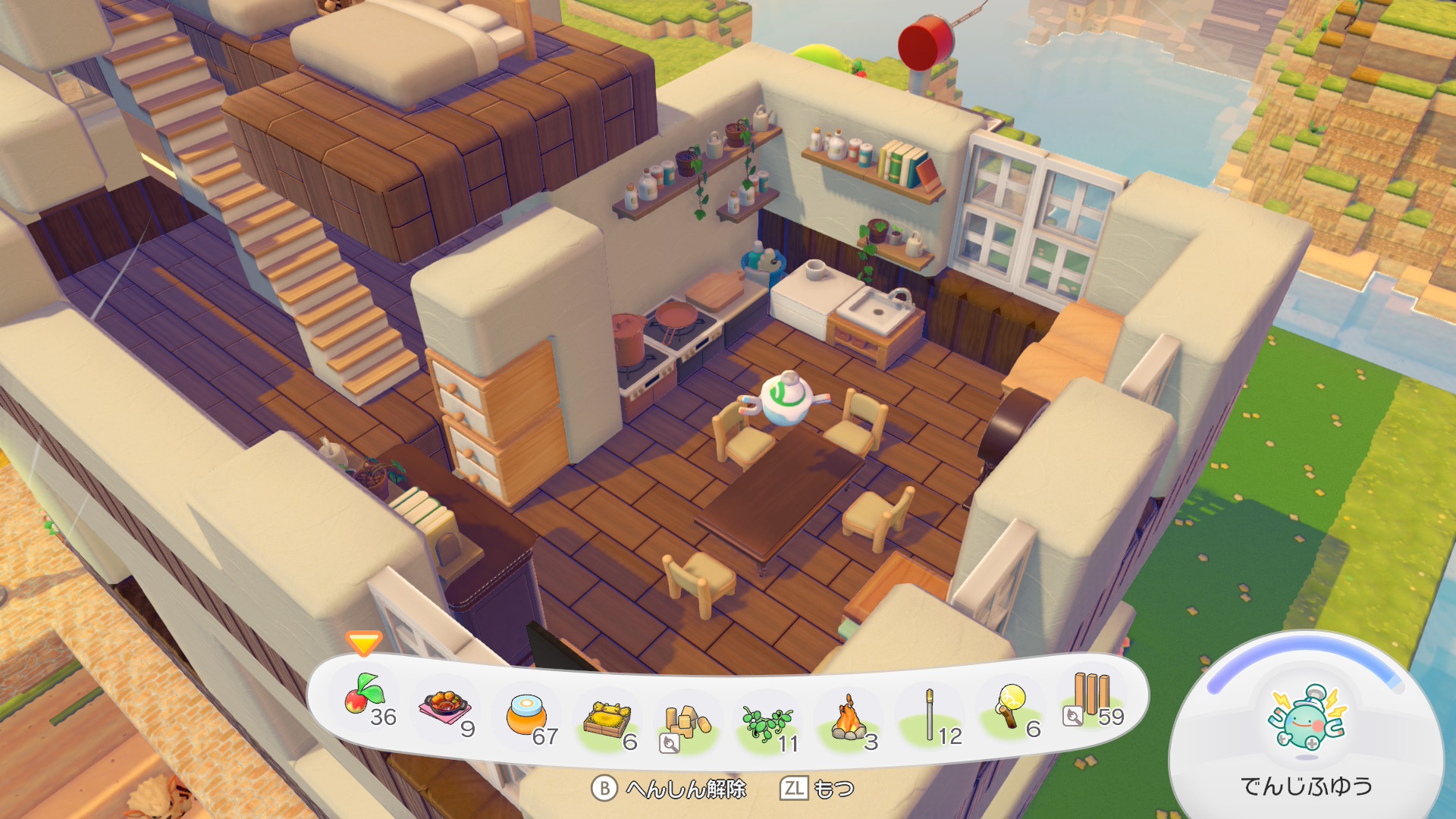Image resolution: width=1456 pixels, height=819 pixels.
Task: Select the campfire slot
Action: click(848, 719)
